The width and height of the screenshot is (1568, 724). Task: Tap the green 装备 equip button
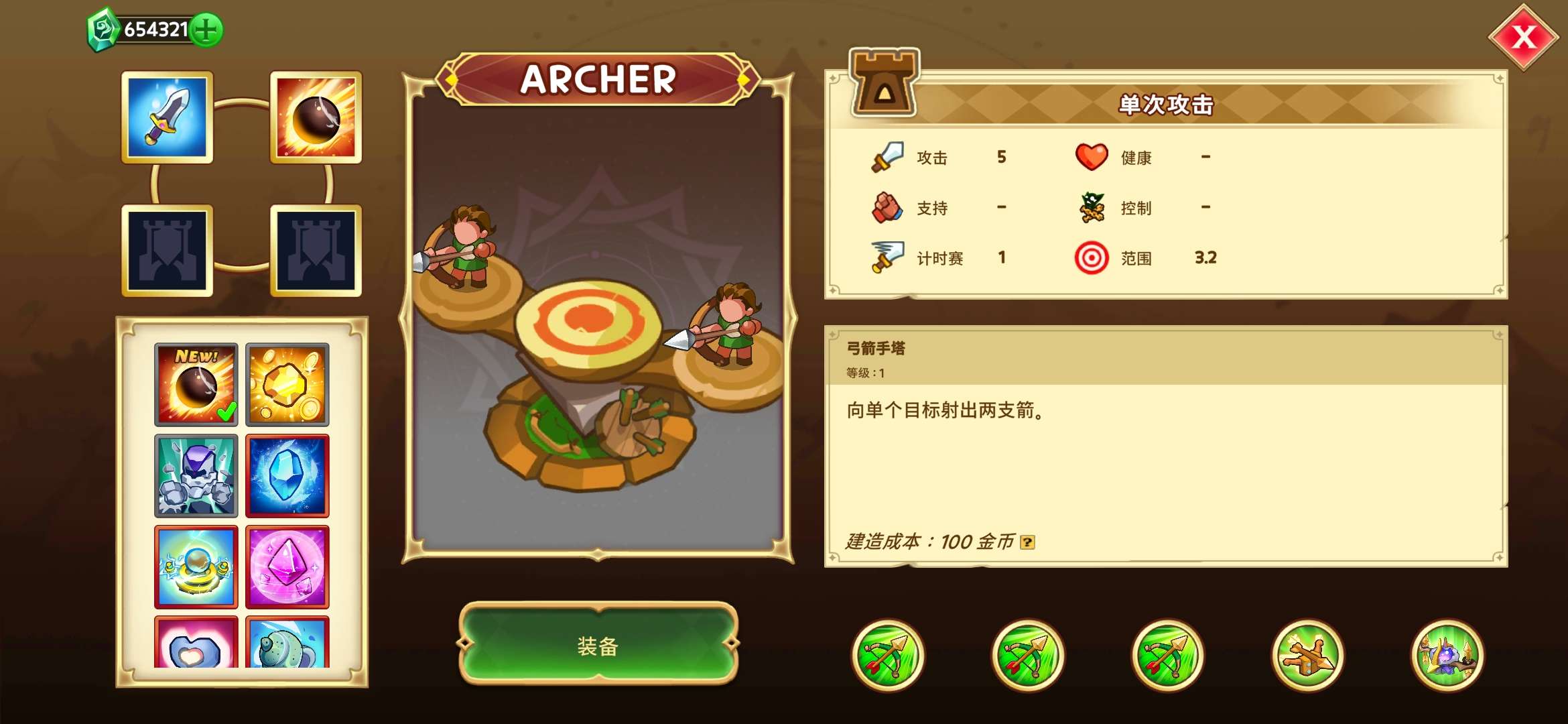coord(598,644)
